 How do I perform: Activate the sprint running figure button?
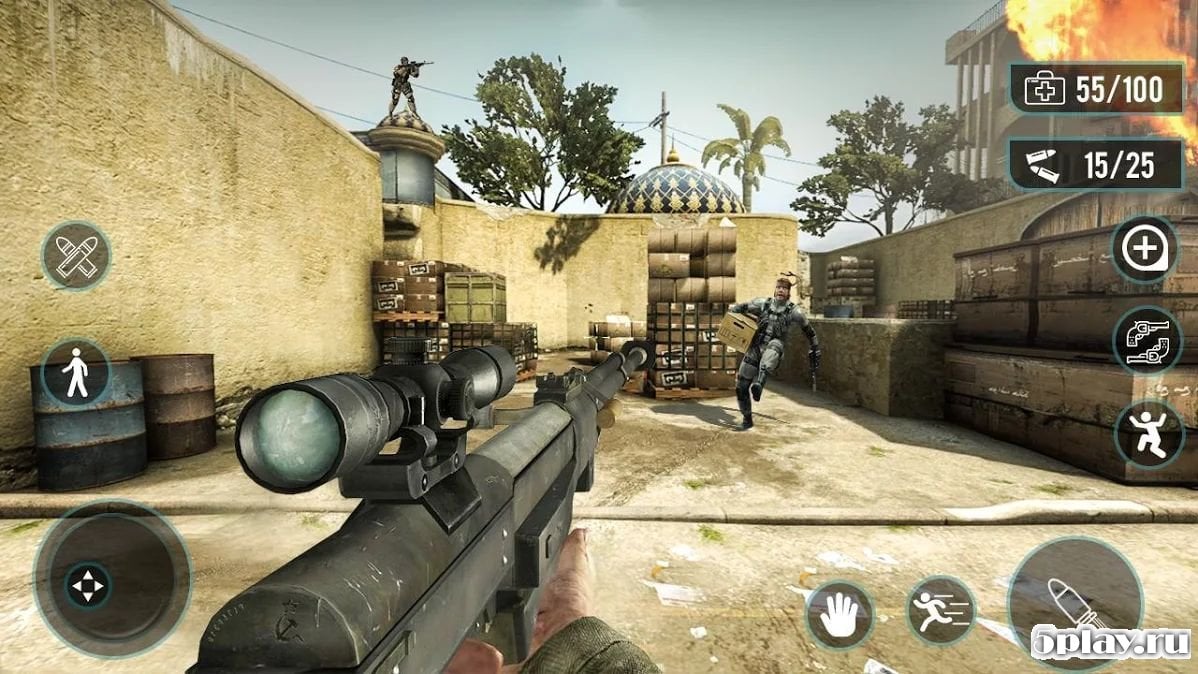point(940,610)
